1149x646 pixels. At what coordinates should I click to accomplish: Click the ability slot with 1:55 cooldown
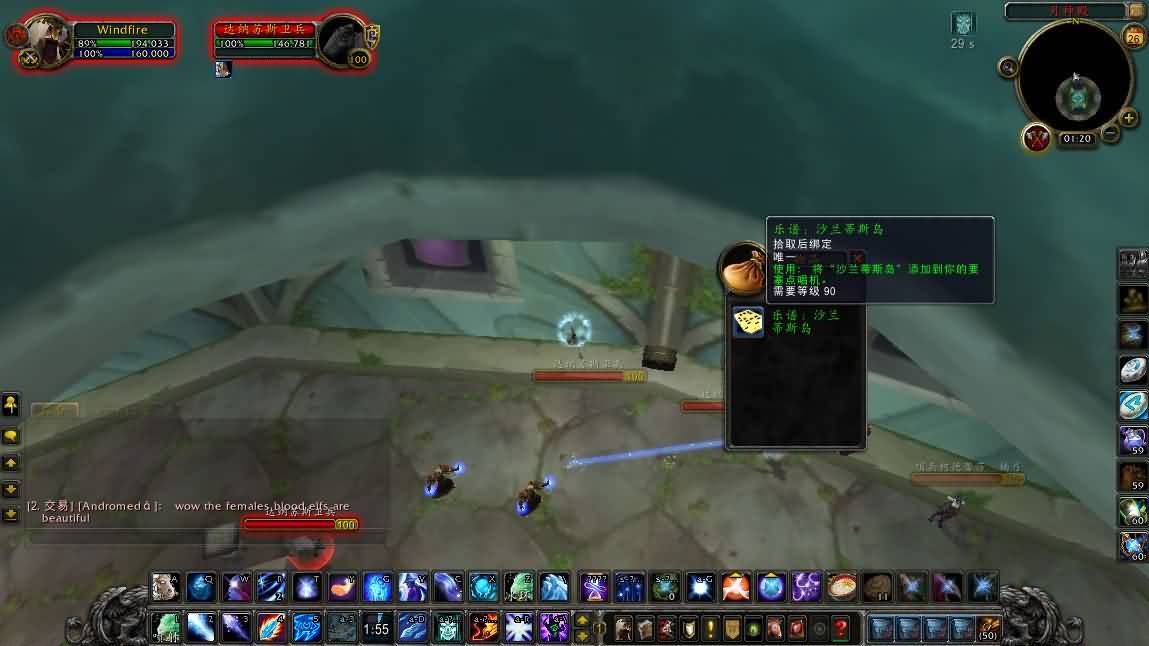376,628
